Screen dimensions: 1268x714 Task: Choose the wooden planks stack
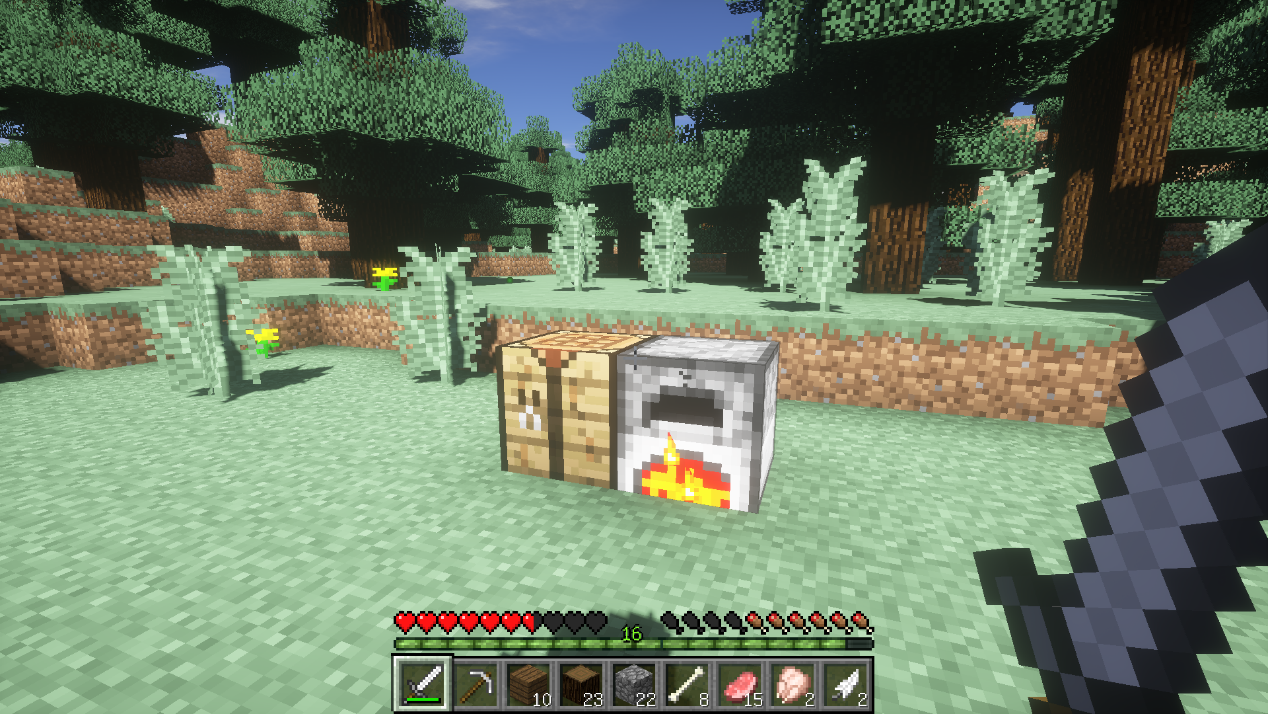pos(528,684)
